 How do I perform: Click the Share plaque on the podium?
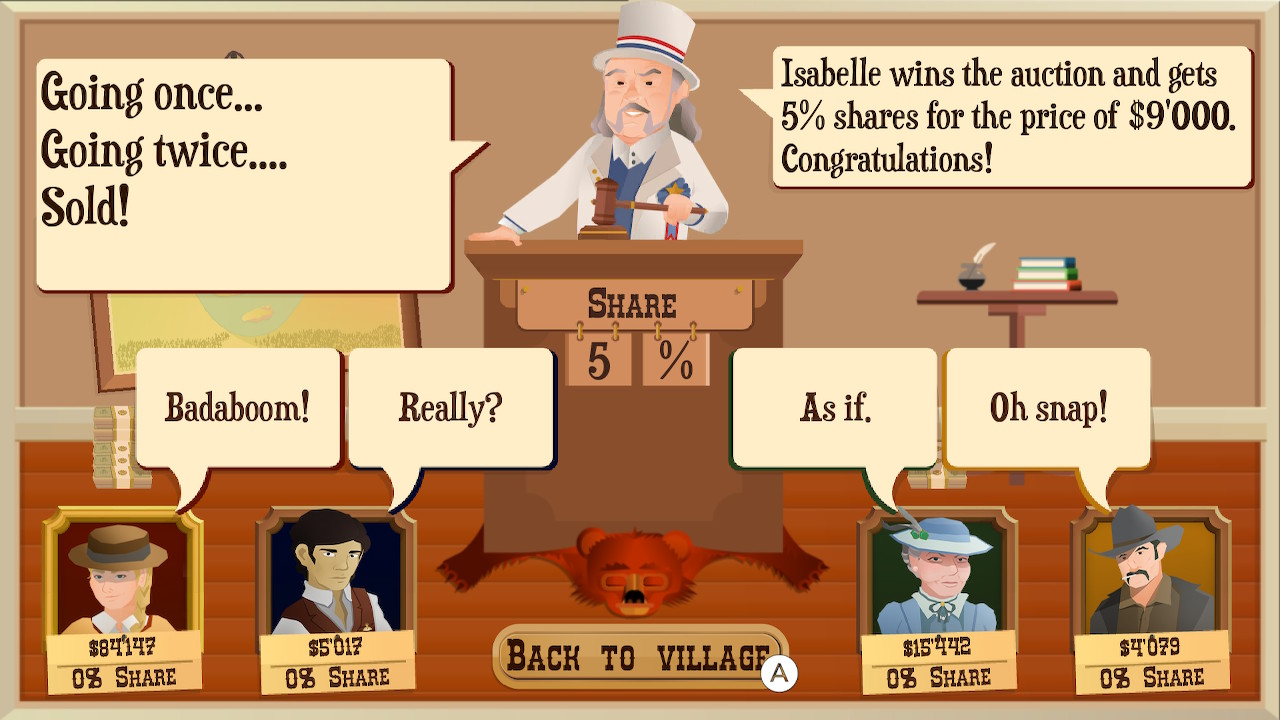[x=632, y=302]
